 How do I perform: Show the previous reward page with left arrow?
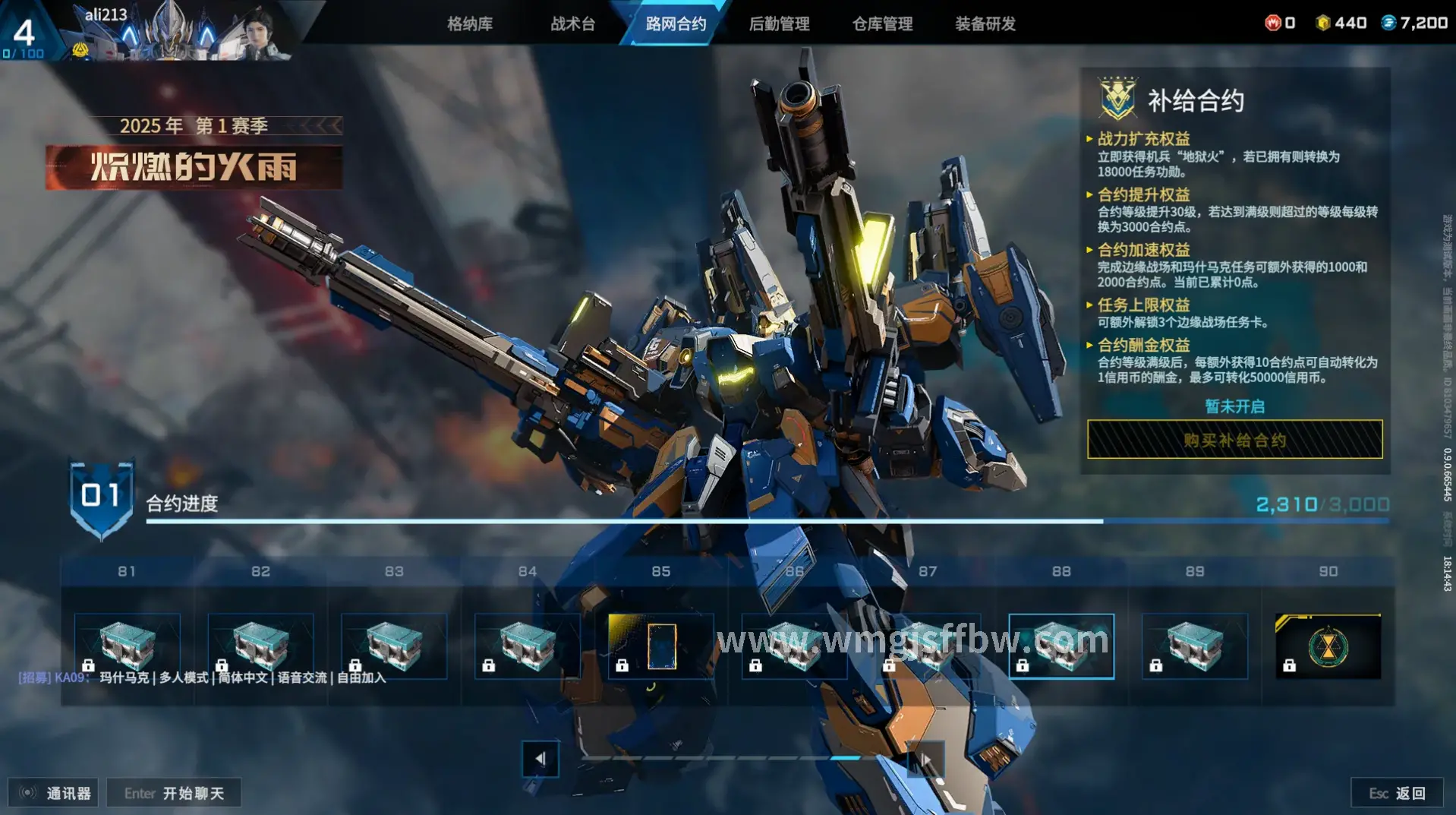pos(540,759)
